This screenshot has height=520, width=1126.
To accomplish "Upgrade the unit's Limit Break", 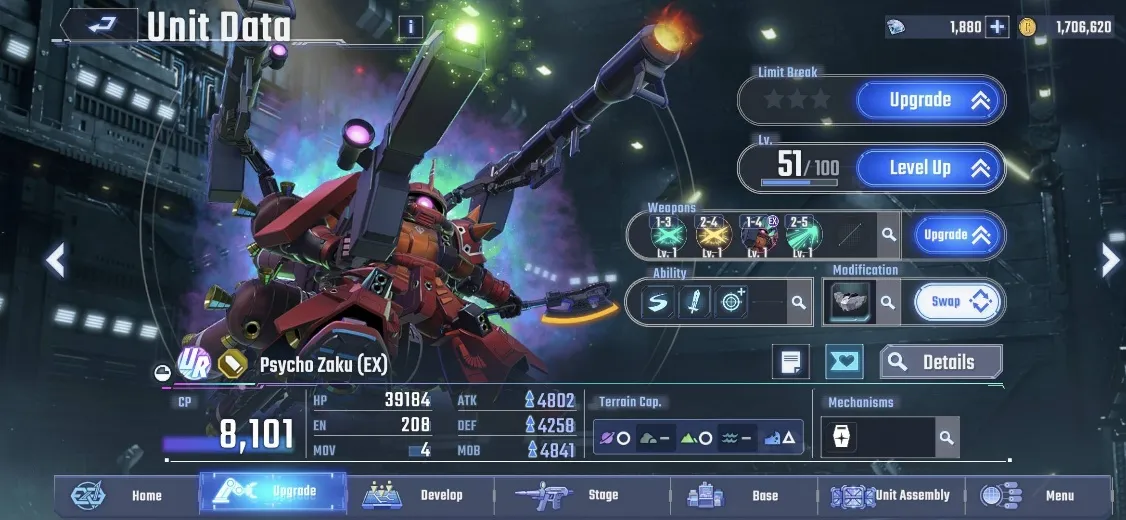I will [x=927, y=100].
